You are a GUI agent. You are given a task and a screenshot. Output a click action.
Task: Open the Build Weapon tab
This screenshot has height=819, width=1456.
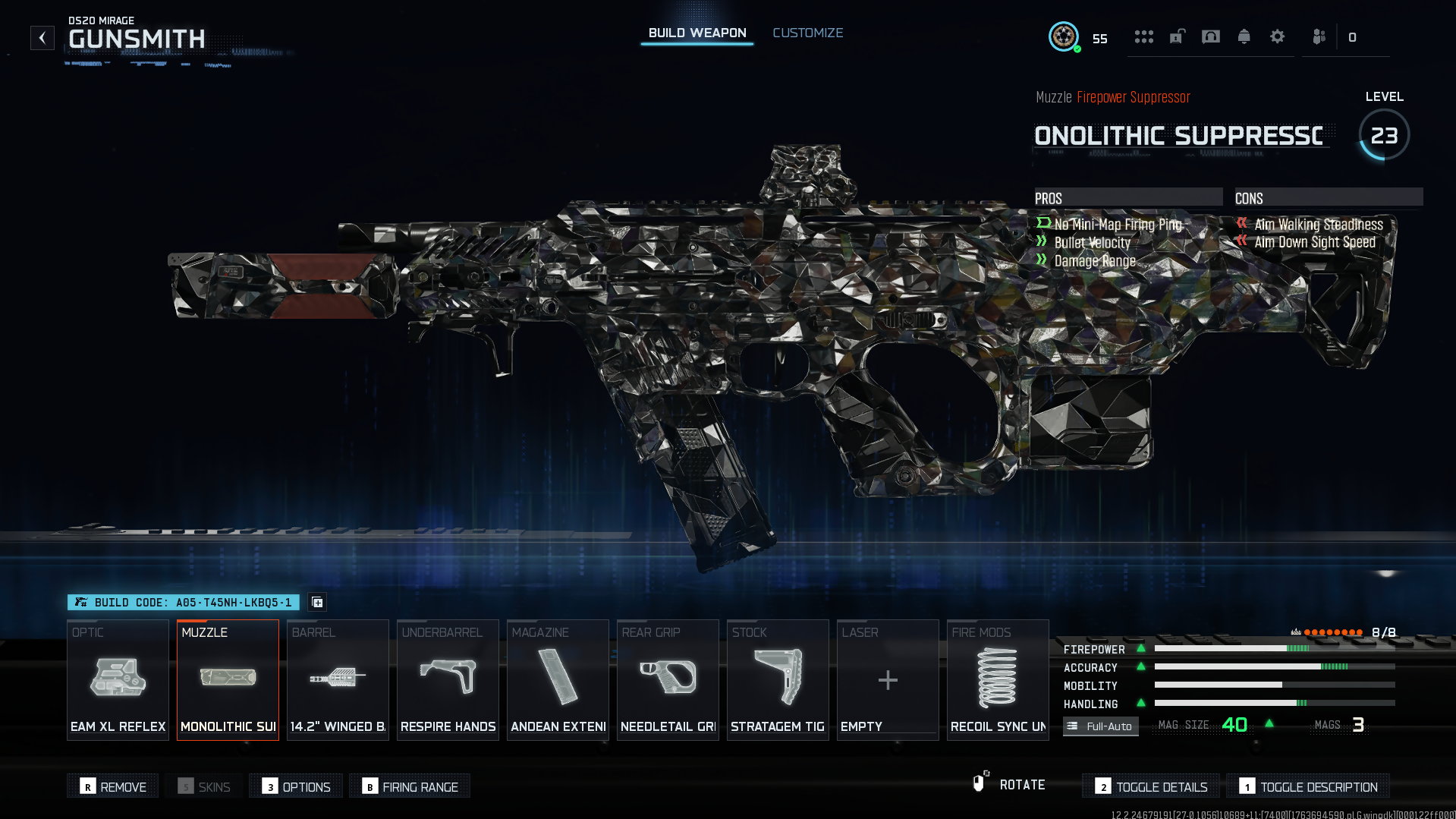tap(697, 33)
